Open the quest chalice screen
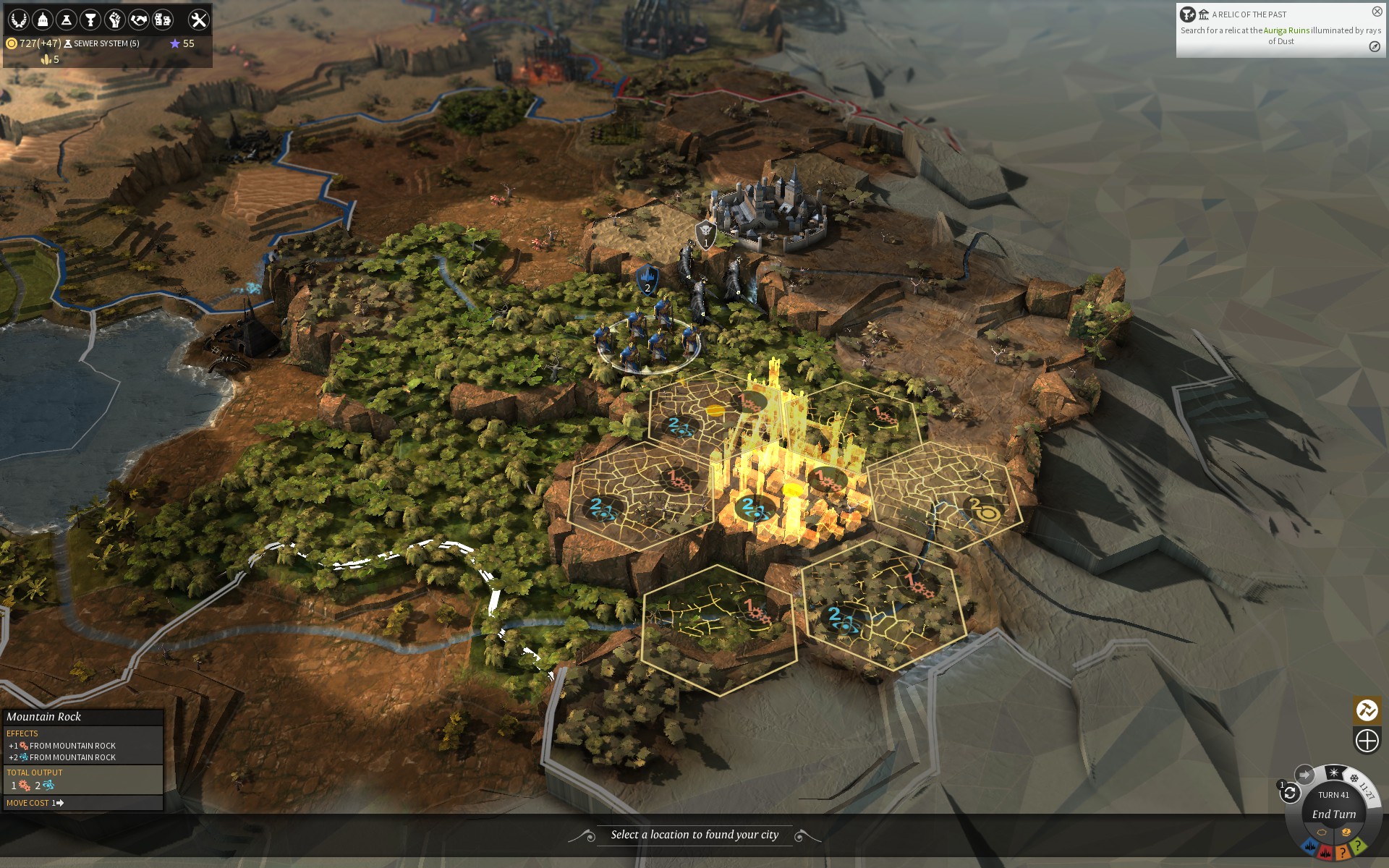 click(90, 20)
